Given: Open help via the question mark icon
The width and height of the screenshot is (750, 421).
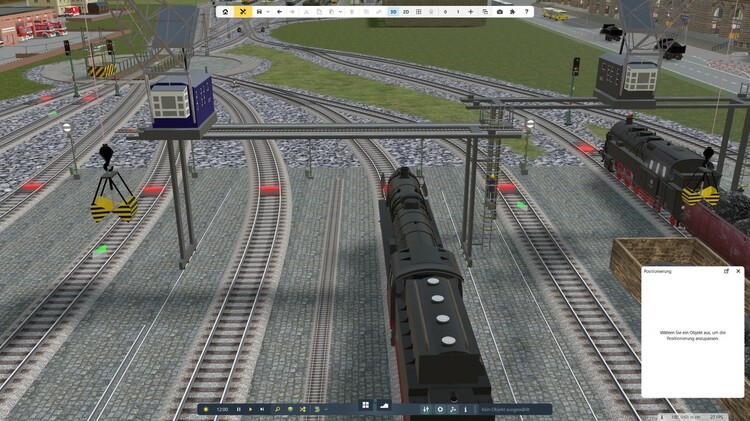Looking at the screenshot, I should (527, 12).
